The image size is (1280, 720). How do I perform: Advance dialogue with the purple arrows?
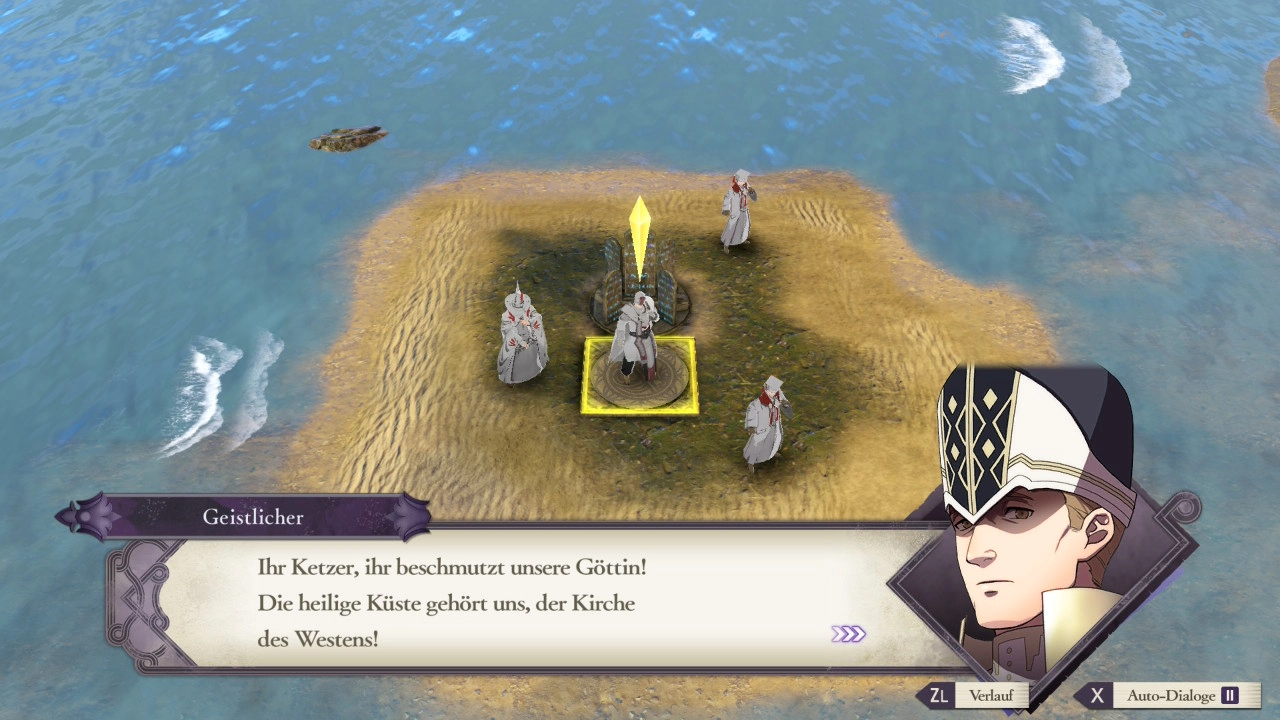(848, 634)
